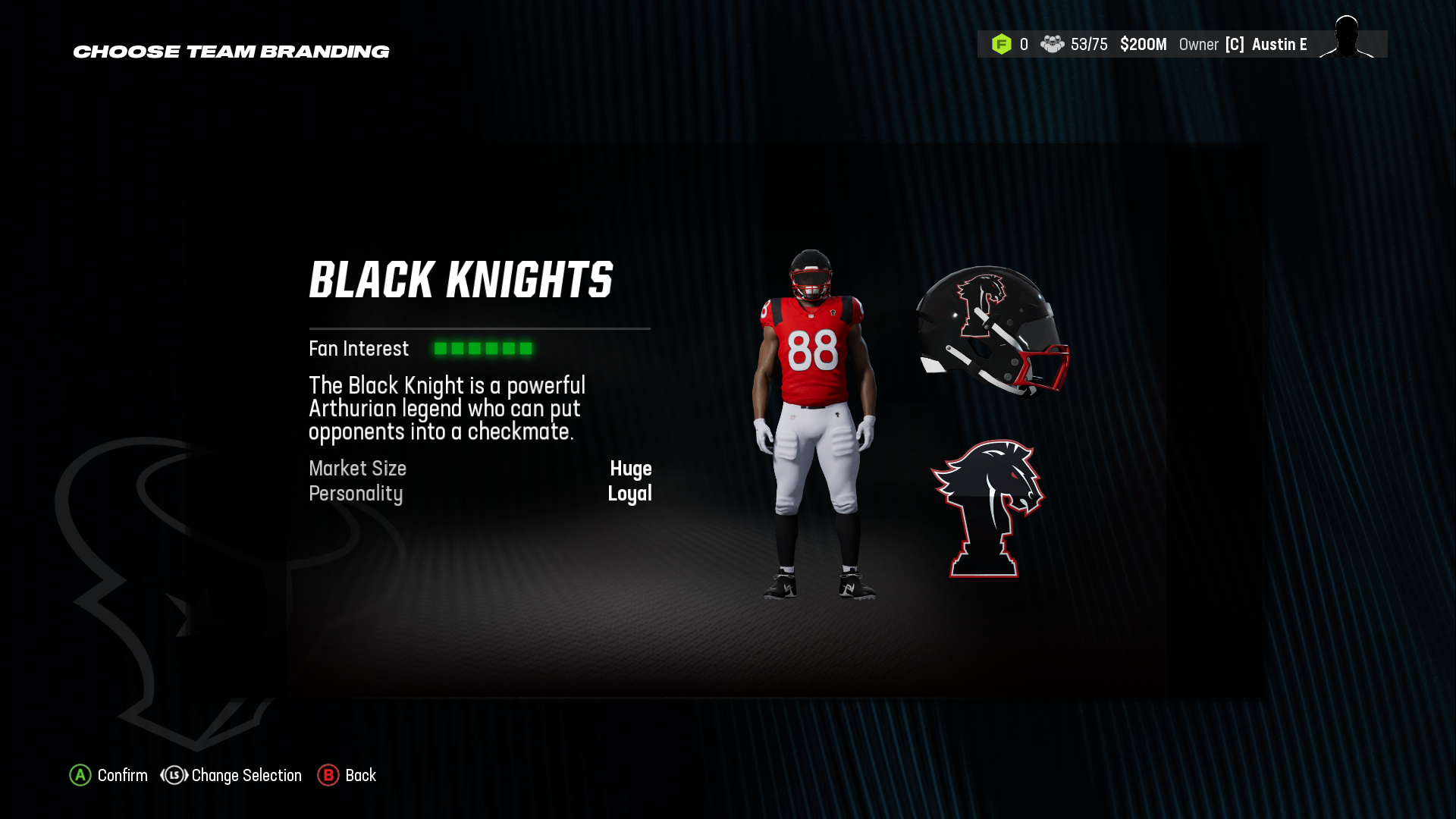1456x819 pixels.
Task: Click the green Franchise points hexagon icon
Action: click(x=1003, y=44)
